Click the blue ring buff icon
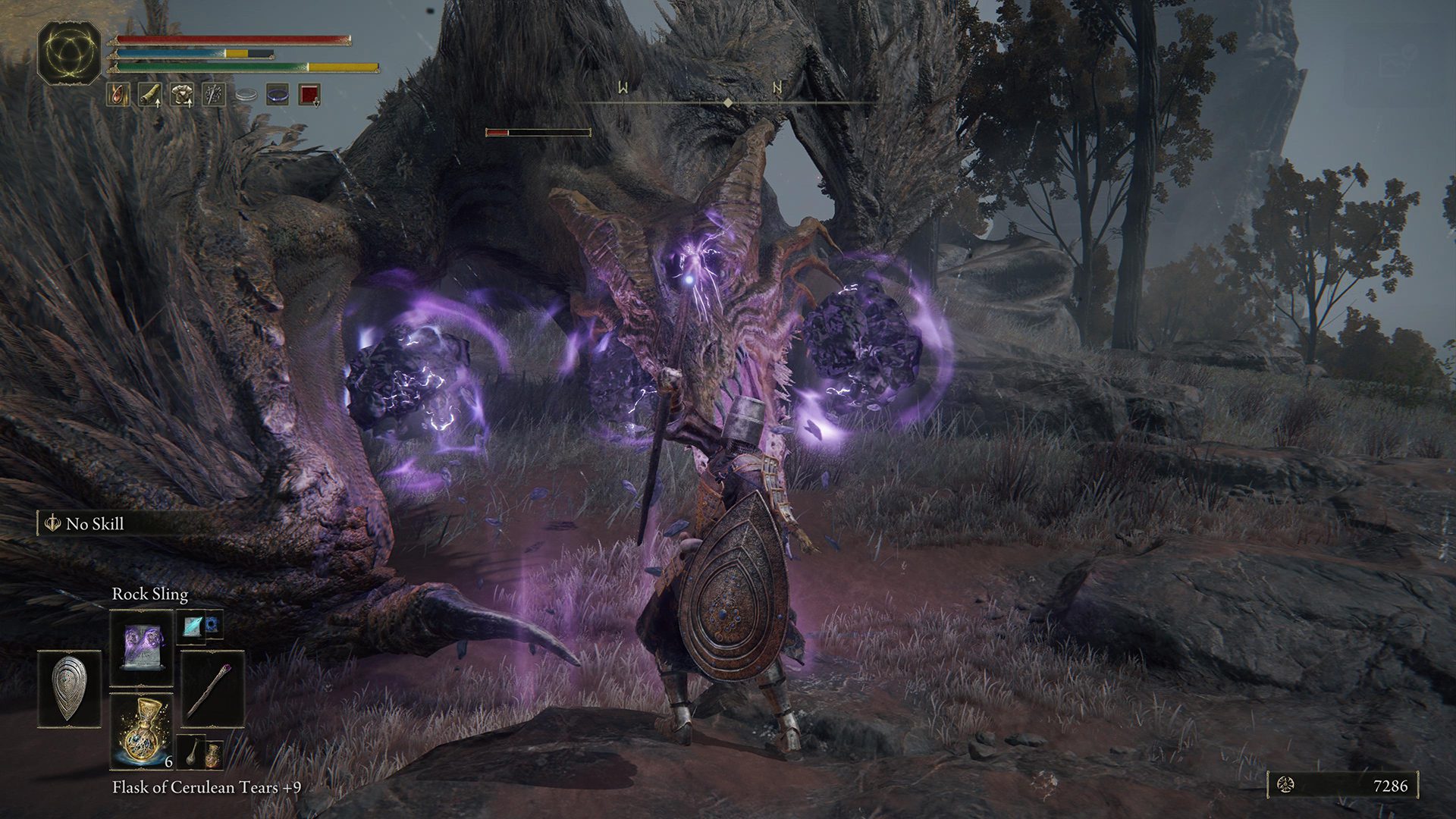1456x819 pixels. click(x=278, y=95)
